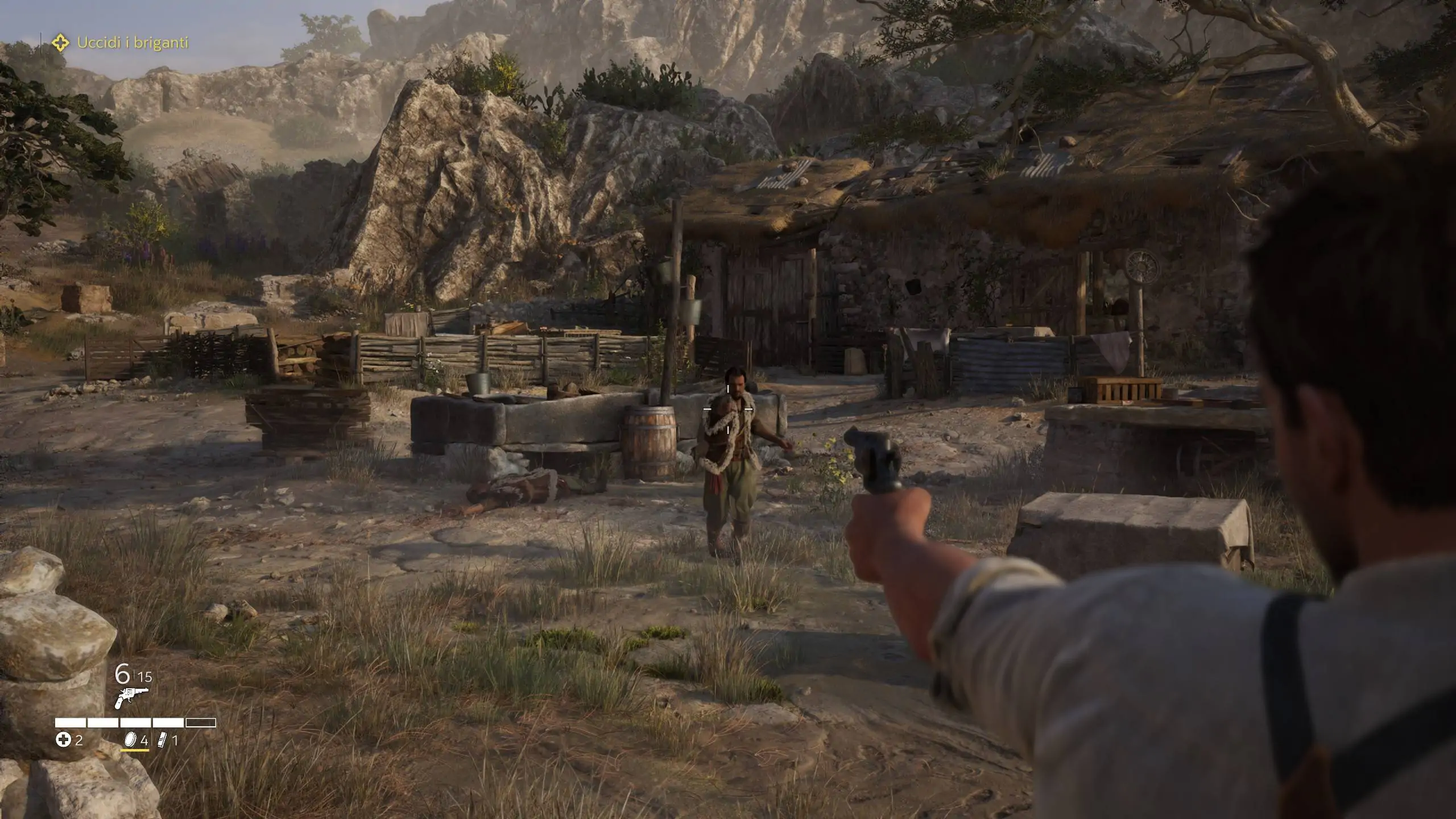
Task: Select the revolver weapon icon
Action: pyautogui.click(x=131, y=698)
